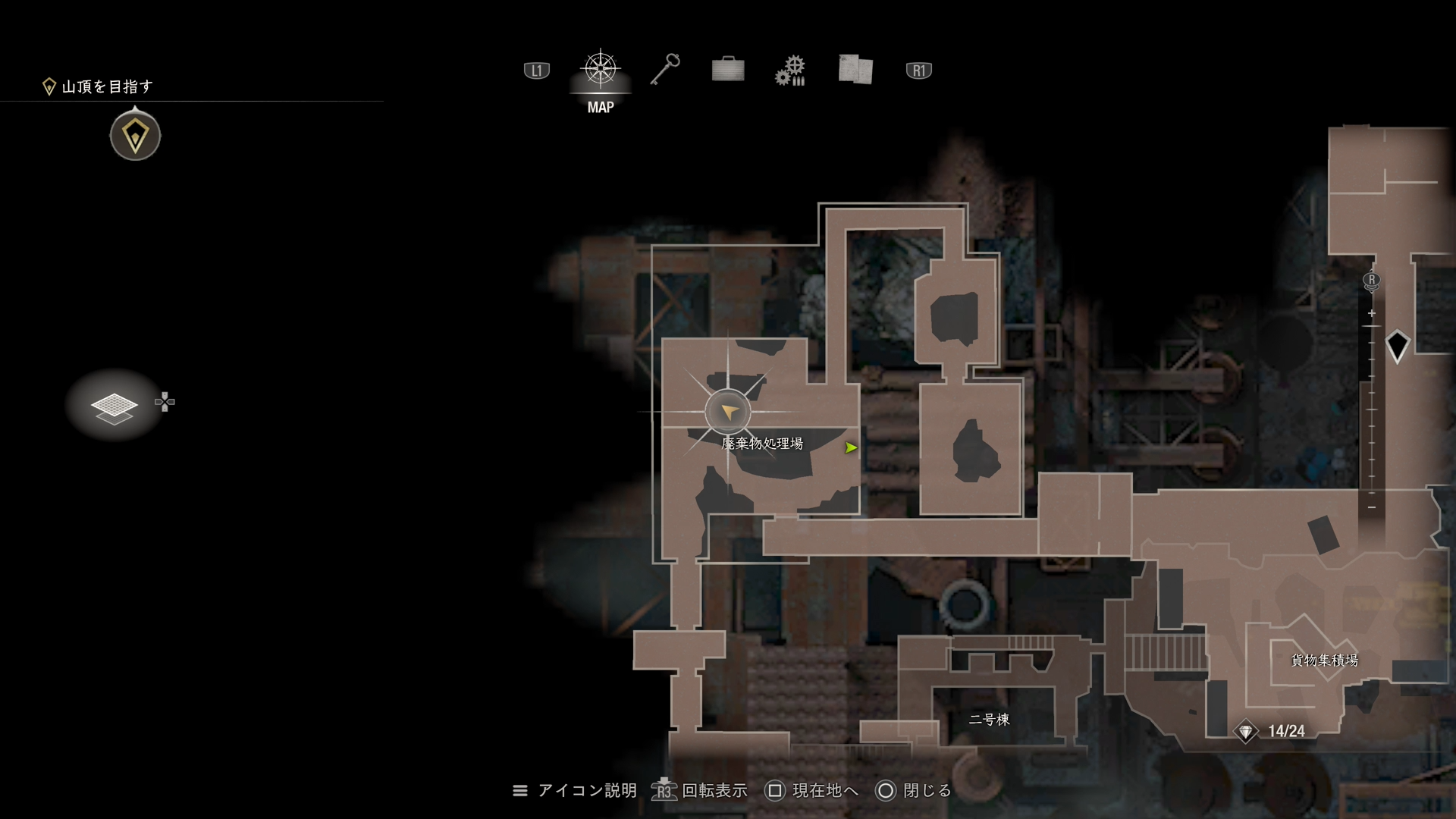Click the plus on the zoom slider
The image size is (1456, 819).
[1372, 312]
